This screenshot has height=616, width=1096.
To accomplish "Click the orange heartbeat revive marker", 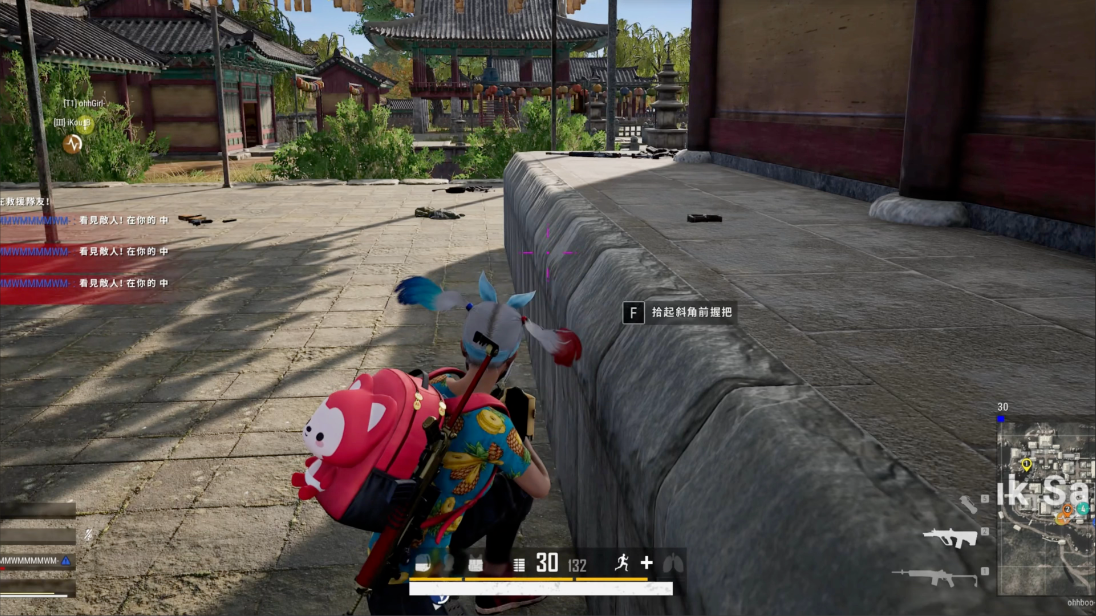I will (x=72, y=143).
